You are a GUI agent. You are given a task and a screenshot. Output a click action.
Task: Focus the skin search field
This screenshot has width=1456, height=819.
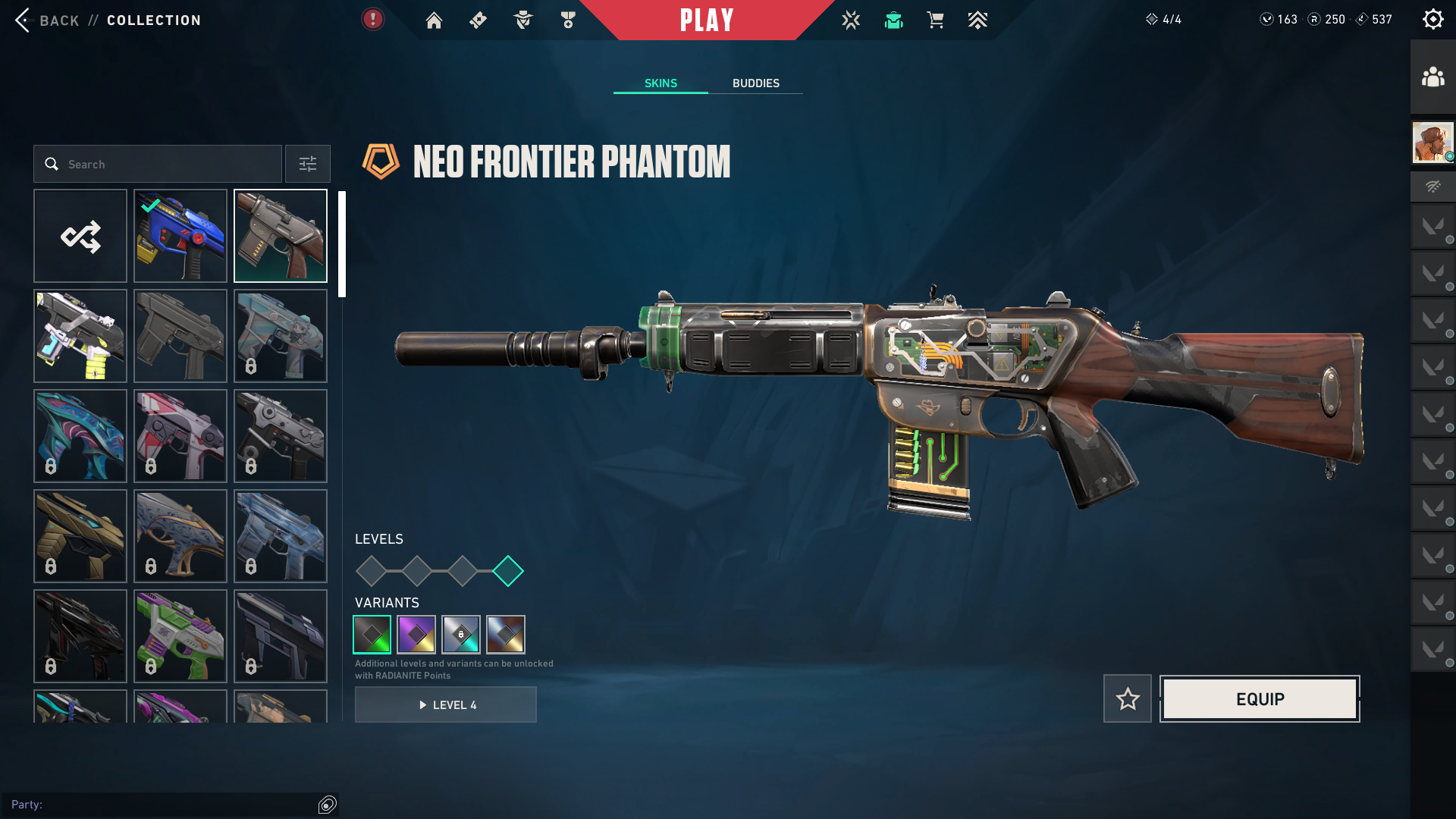(x=167, y=164)
